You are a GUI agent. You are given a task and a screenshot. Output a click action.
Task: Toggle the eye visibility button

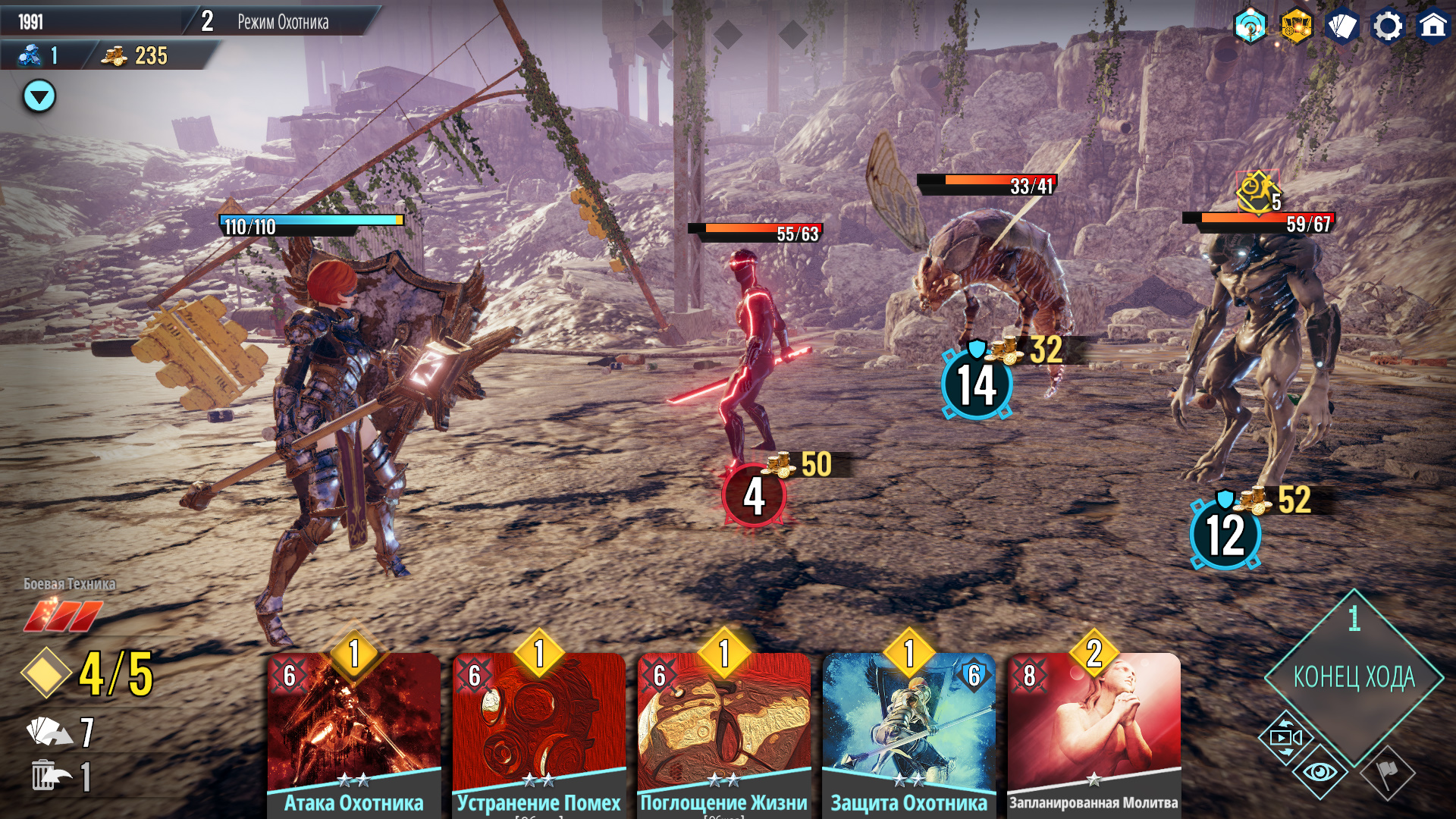pyautogui.click(x=1320, y=773)
